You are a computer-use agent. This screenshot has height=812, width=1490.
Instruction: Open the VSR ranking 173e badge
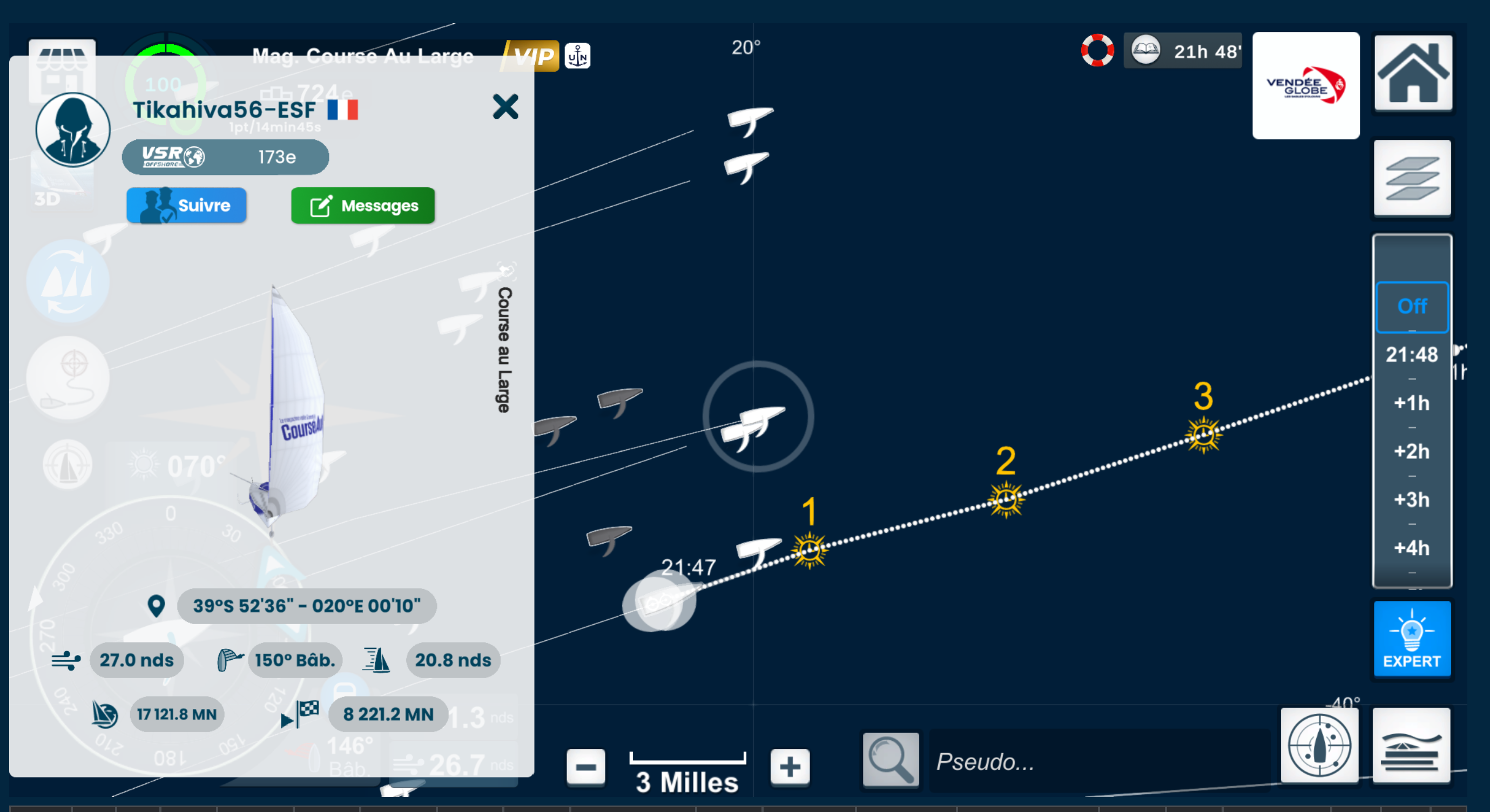coord(225,157)
